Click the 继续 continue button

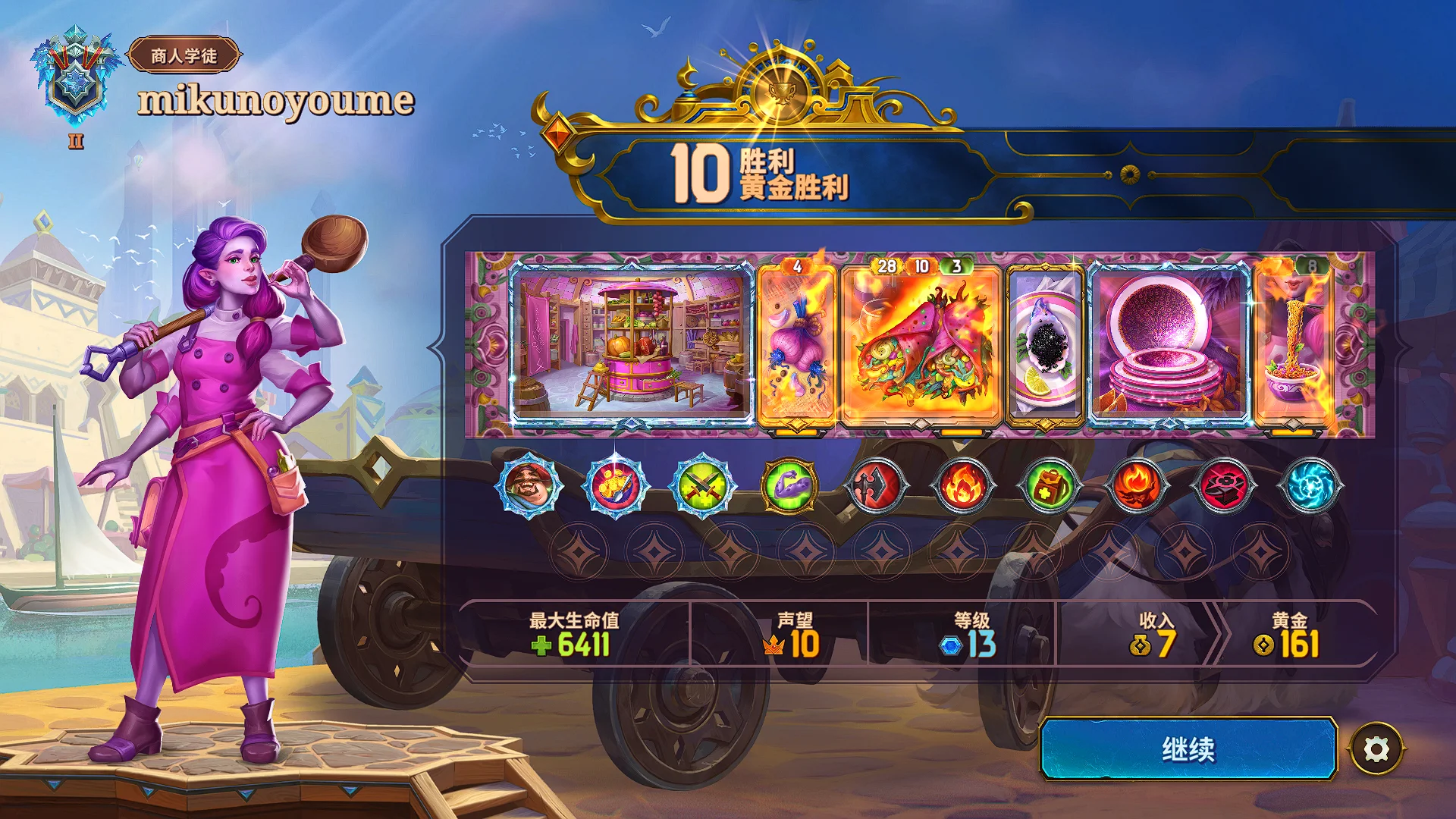pos(1188,749)
